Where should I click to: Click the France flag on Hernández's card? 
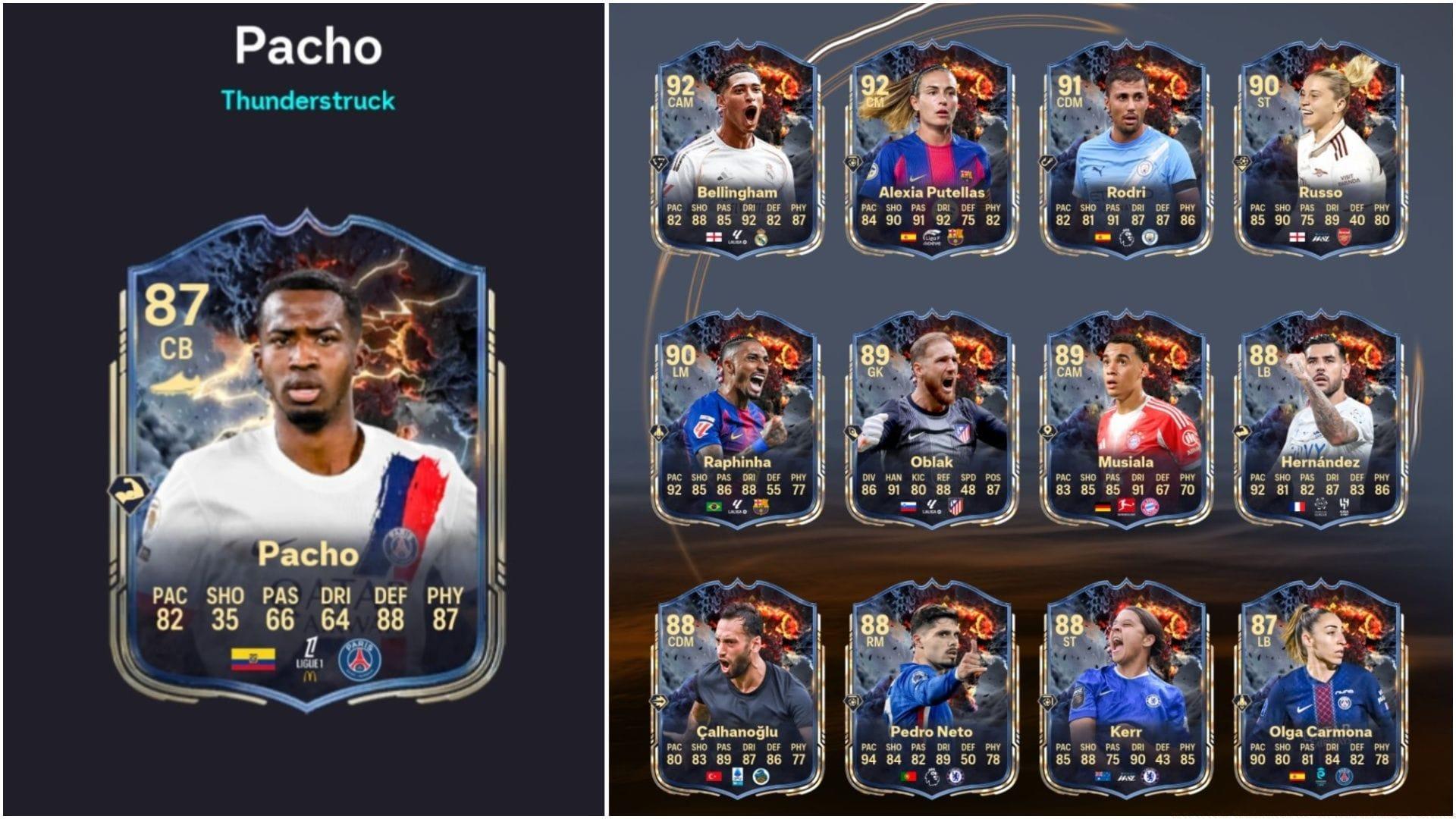click(1298, 505)
